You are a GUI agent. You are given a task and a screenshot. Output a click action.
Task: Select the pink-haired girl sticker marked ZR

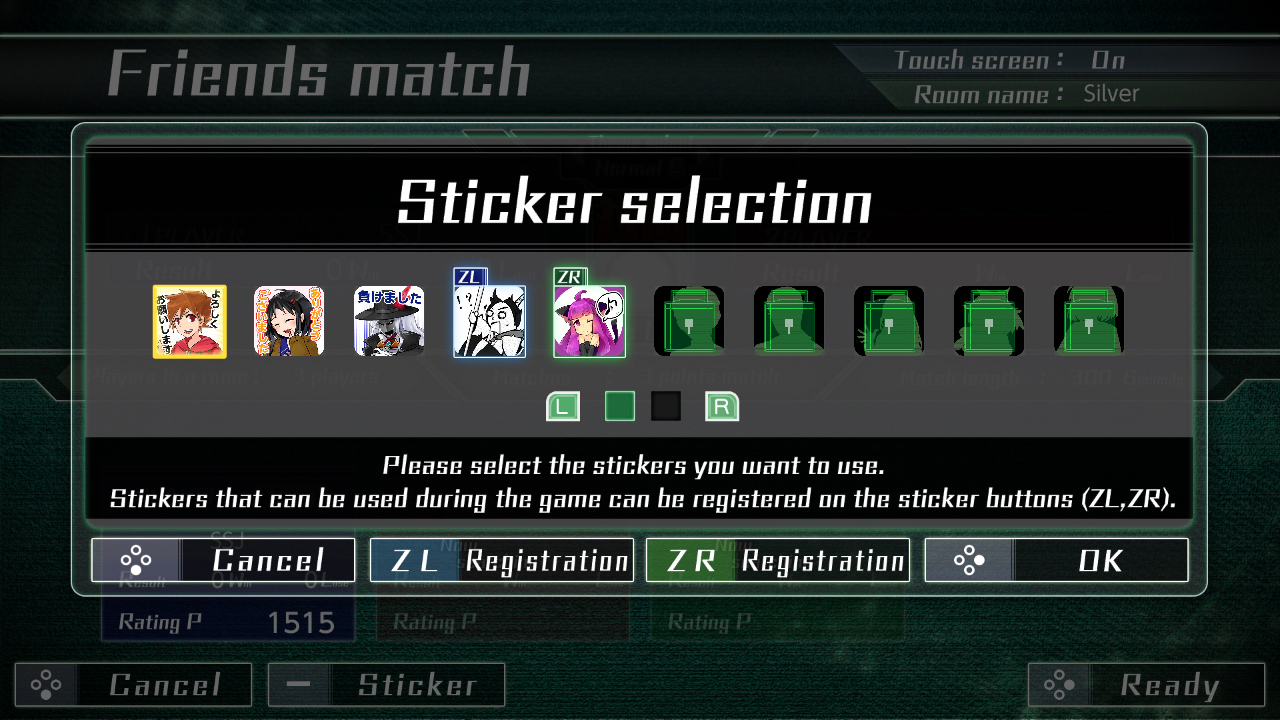pyautogui.click(x=589, y=321)
